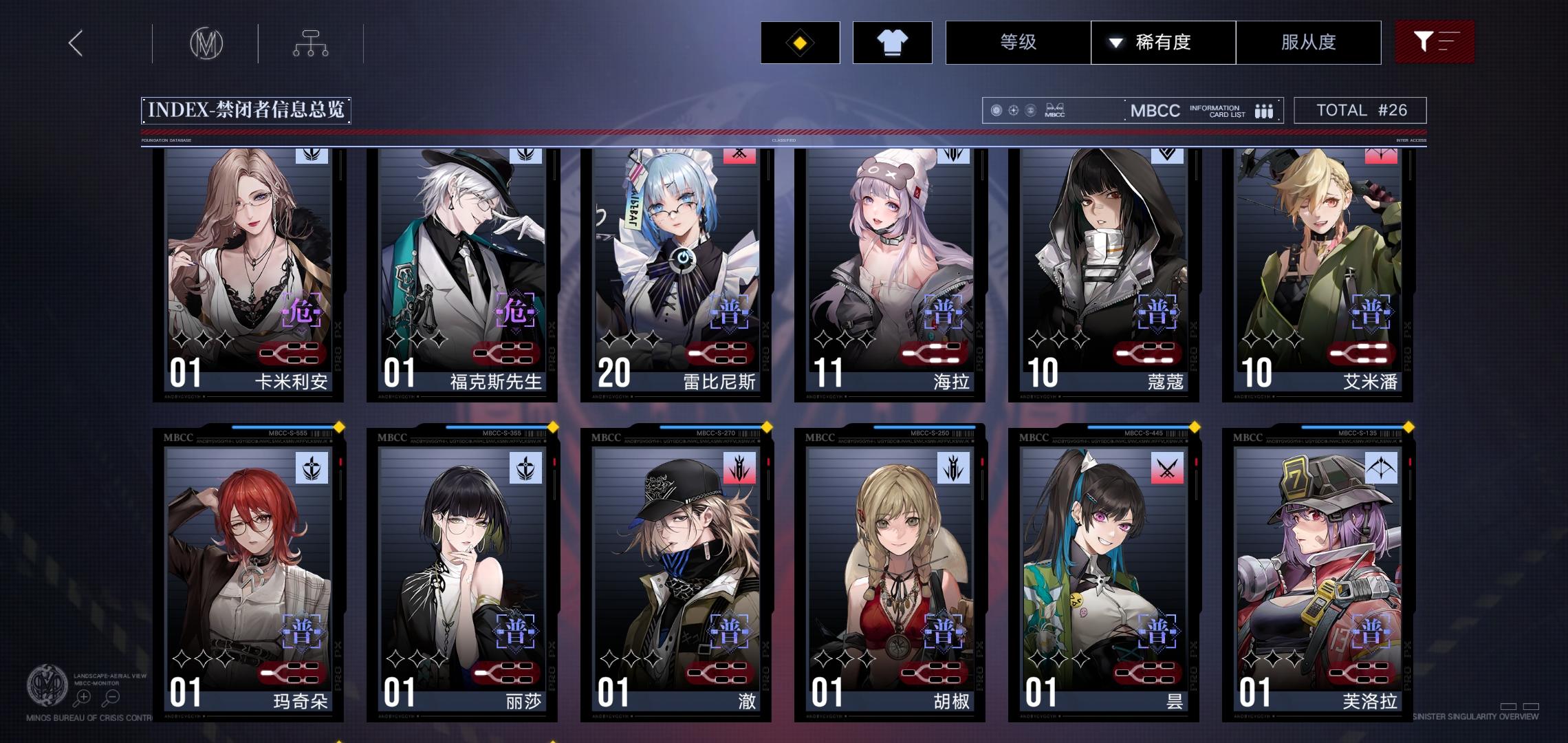Image resolution: width=1568 pixels, height=743 pixels.
Task: Select the hierarchy chart view icon
Action: pos(312,43)
